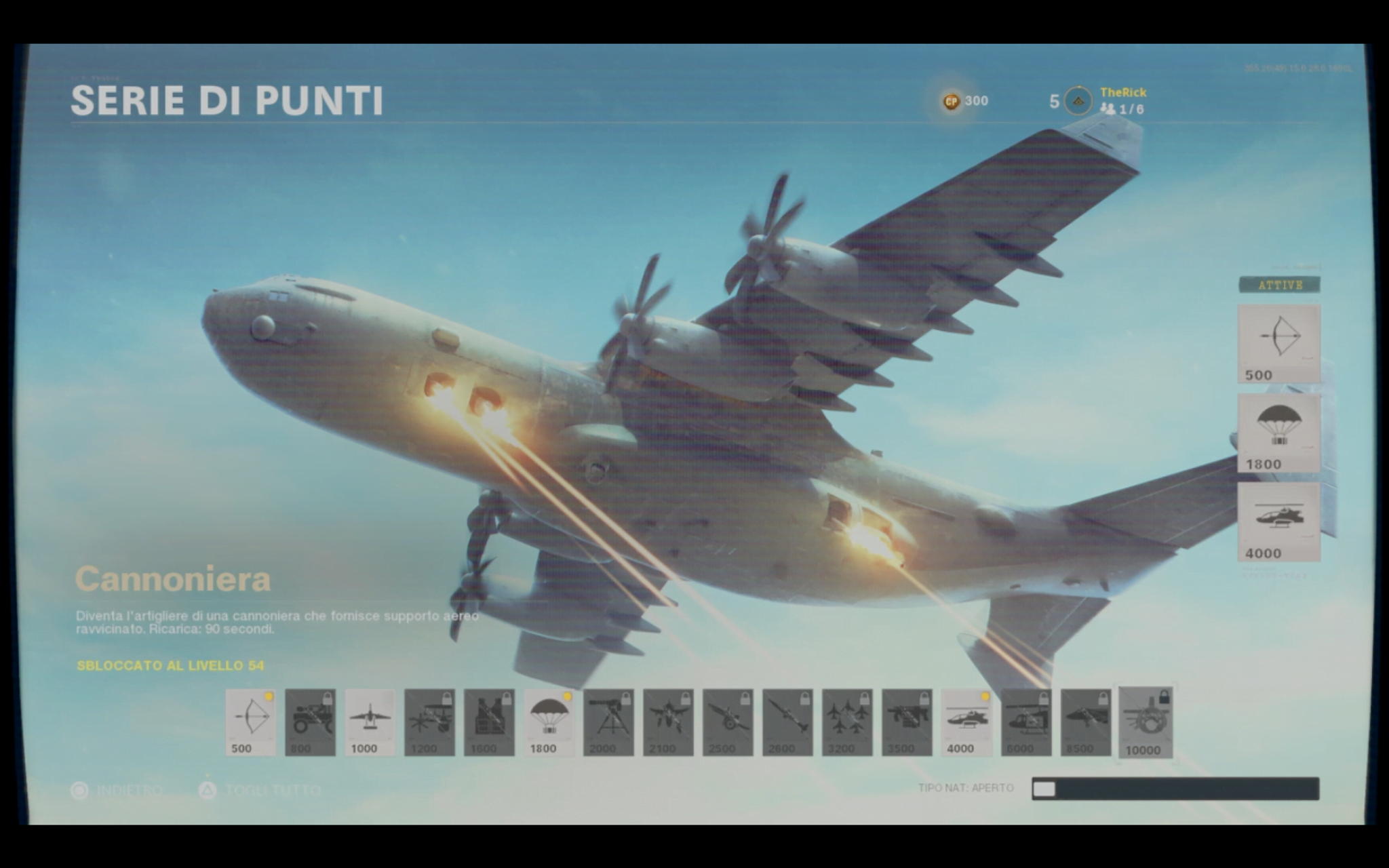Select the 4000-point attack helicopter tile in bottom row
The image size is (1389, 868).
click(967, 722)
